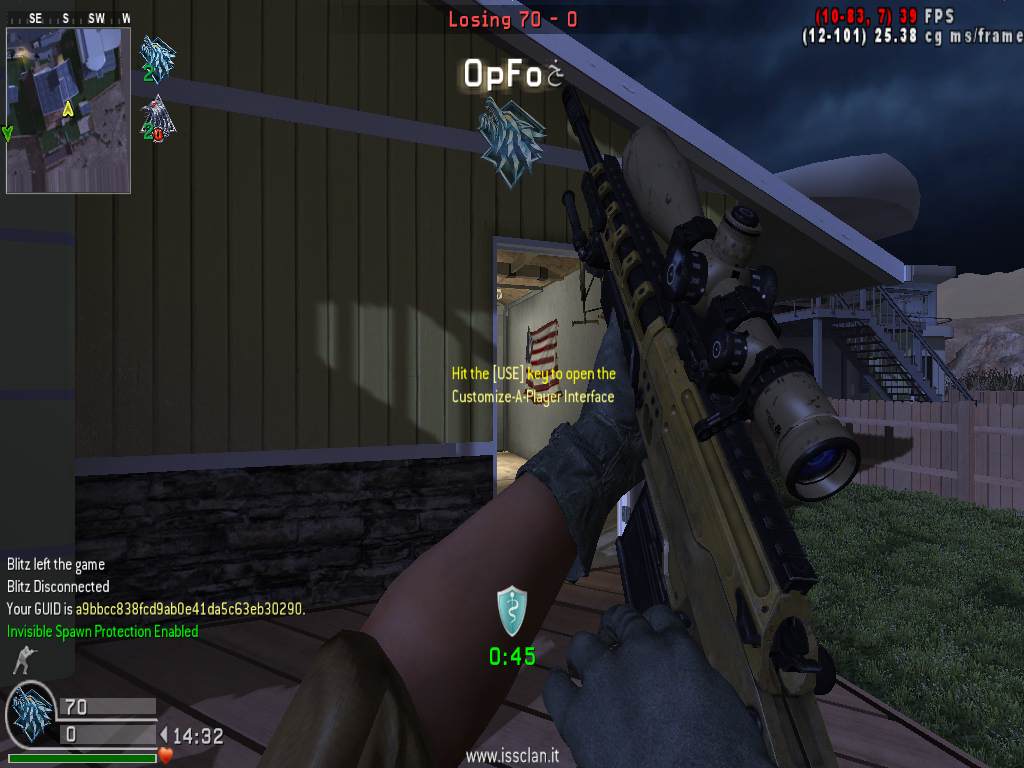Click the spawn protection shield icon
This screenshot has height=768, width=1024.
(512, 610)
